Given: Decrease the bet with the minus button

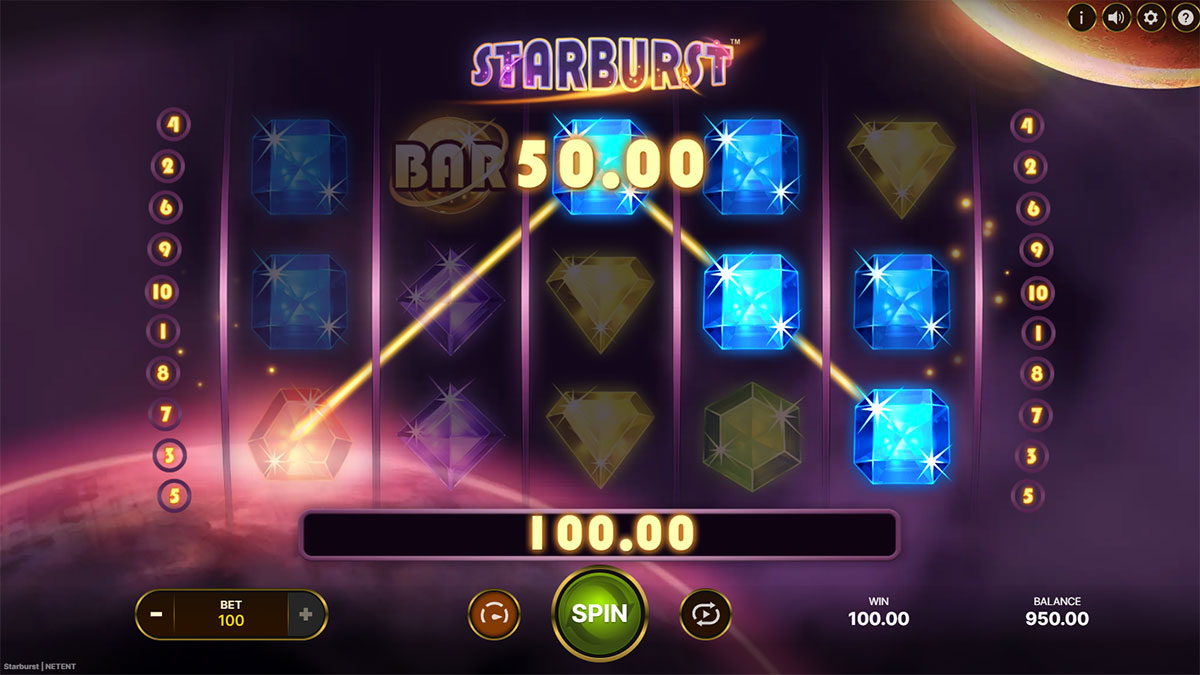Looking at the screenshot, I should point(156,615).
